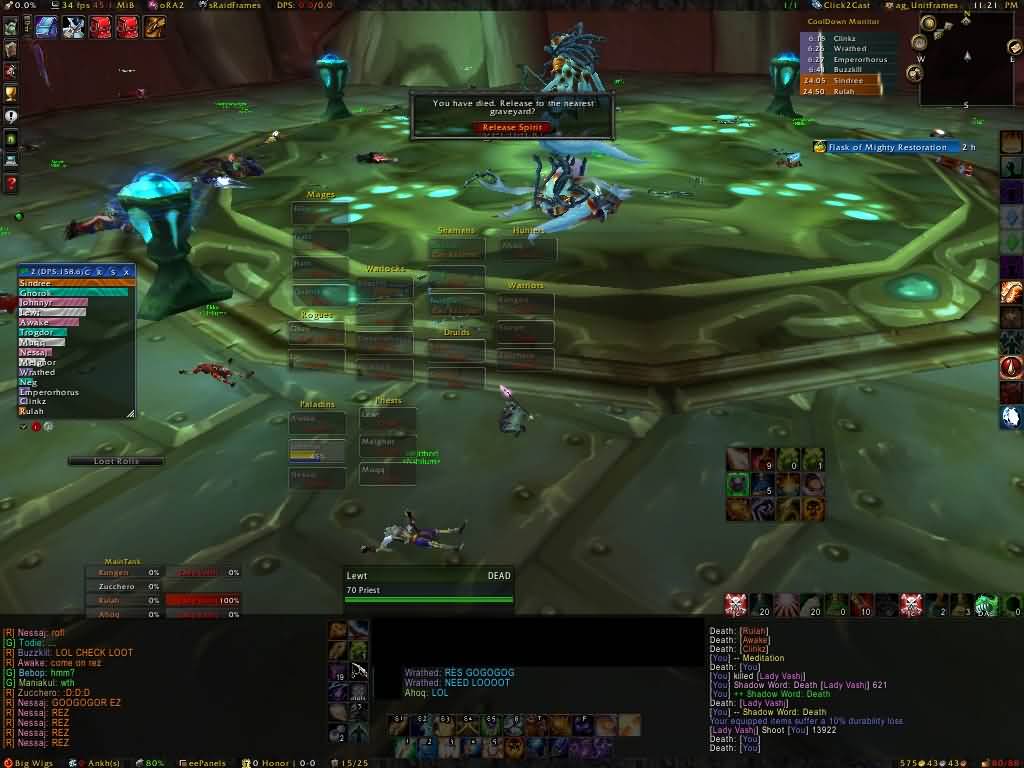
Task: Open the red question mark help button
Action: click(11, 184)
